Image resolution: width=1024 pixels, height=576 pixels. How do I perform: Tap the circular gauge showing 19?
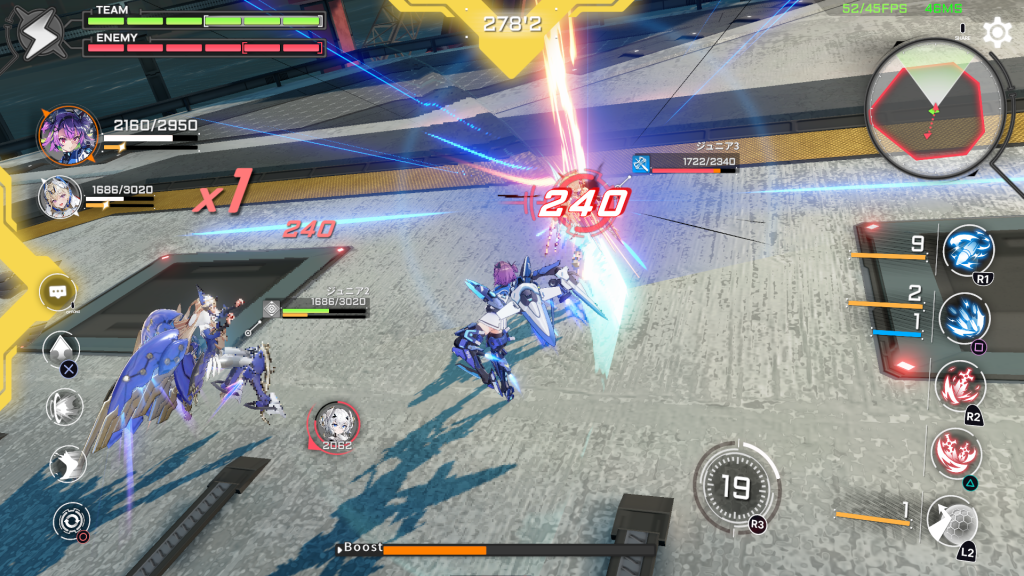click(736, 487)
